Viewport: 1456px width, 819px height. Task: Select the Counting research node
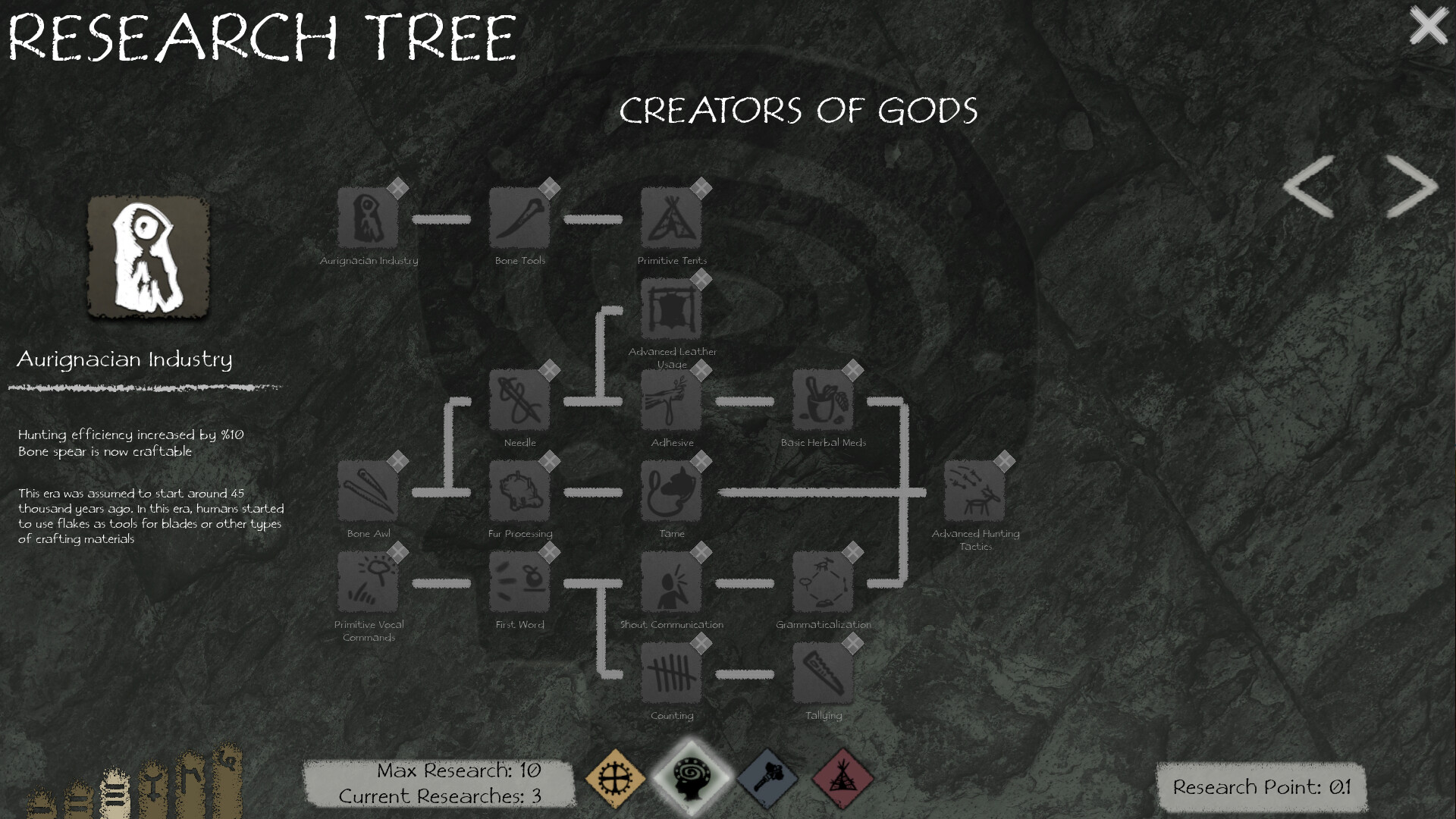(670, 673)
